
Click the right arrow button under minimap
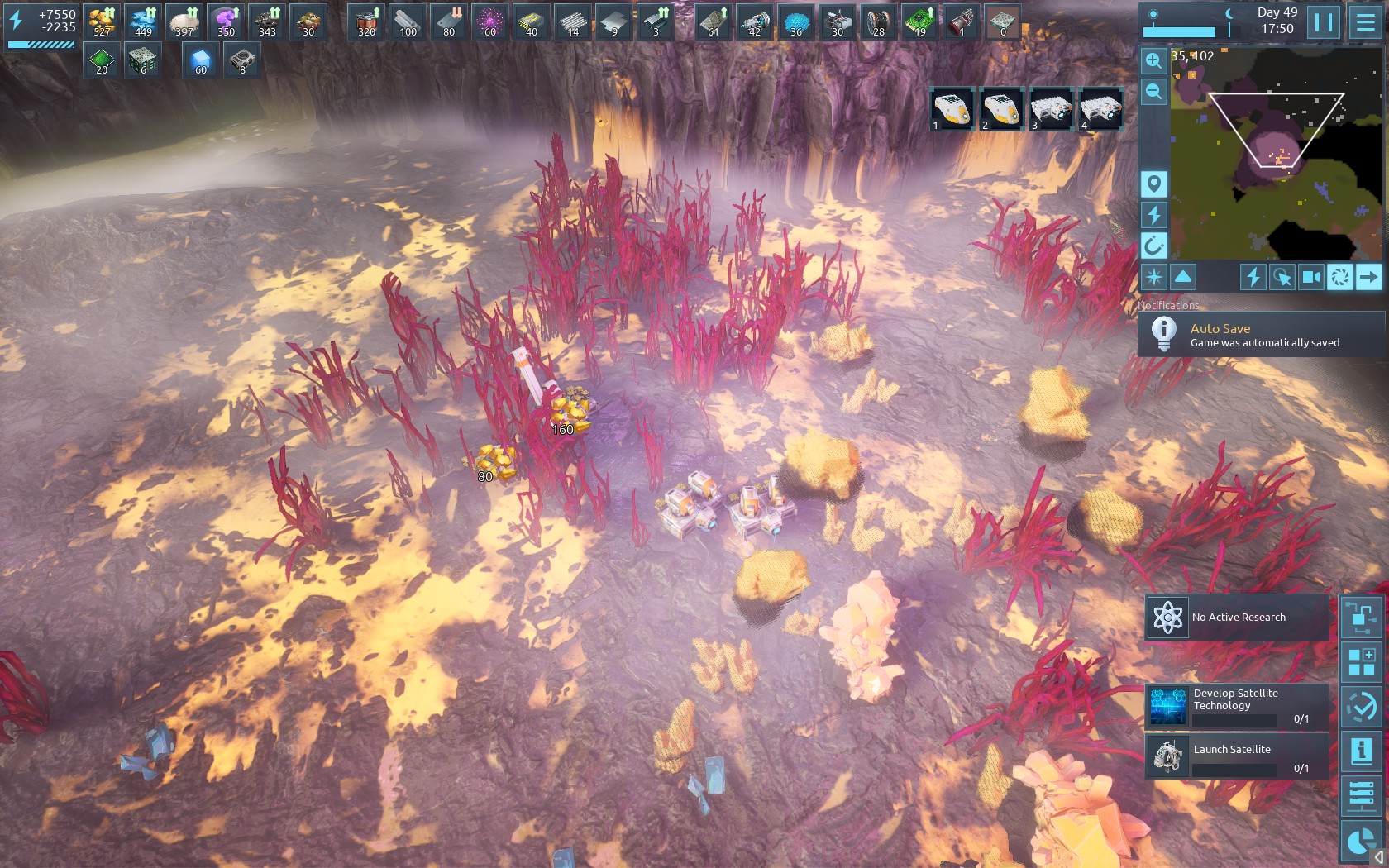(1368, 277)
